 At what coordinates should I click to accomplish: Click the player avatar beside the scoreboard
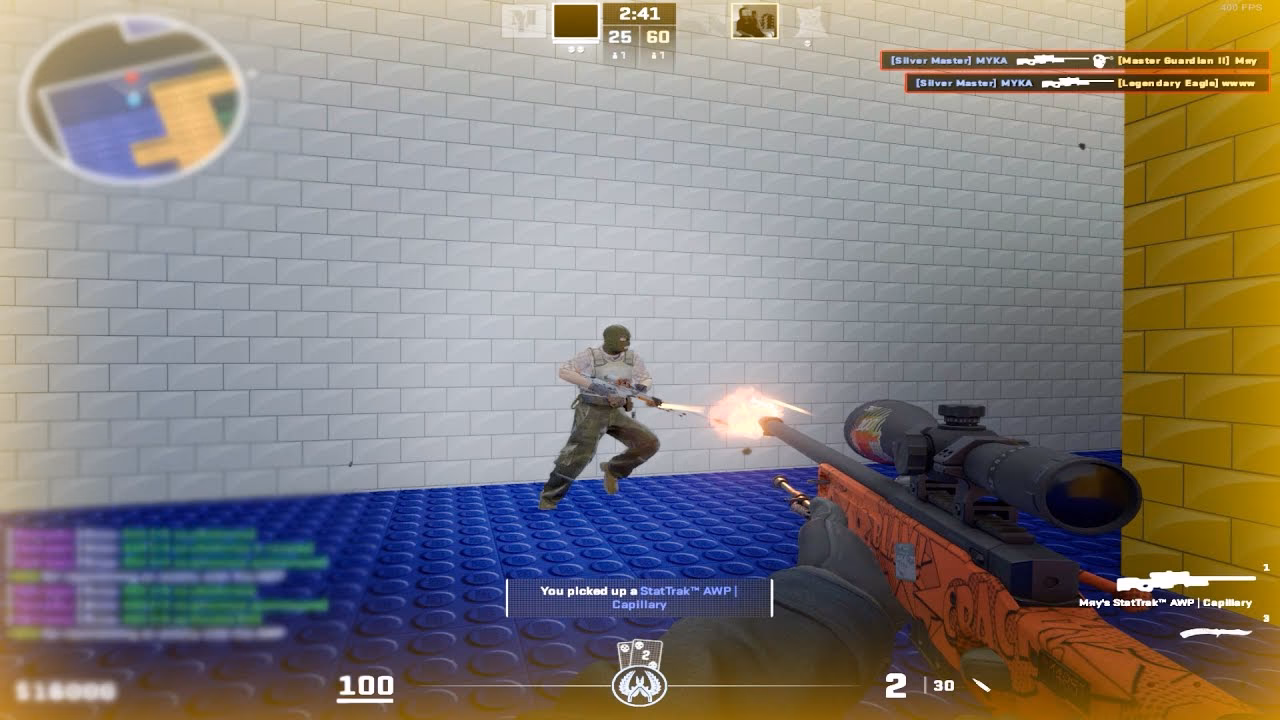[x=755, y=22]
